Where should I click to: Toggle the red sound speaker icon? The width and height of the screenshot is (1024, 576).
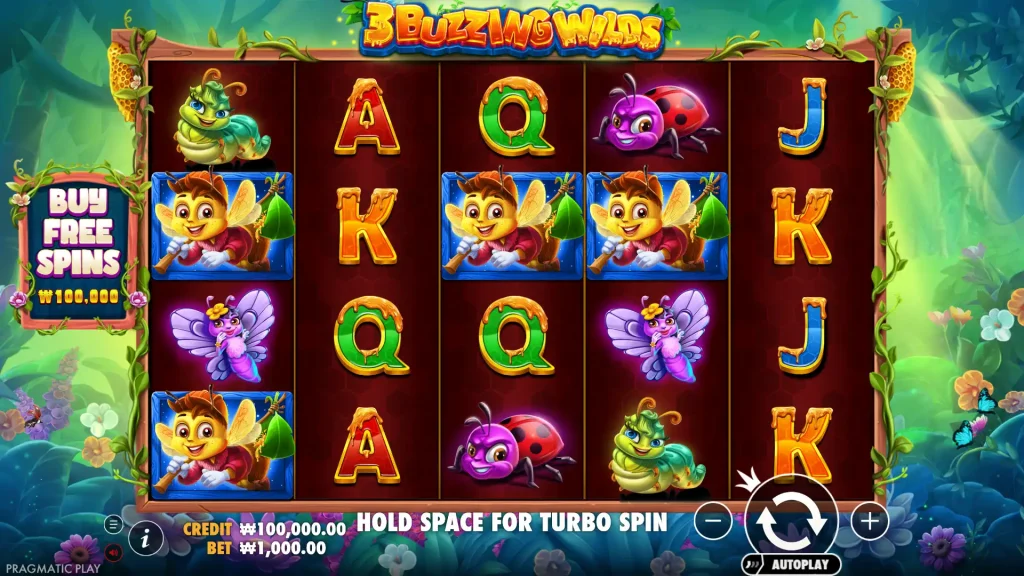click(113, 551)
